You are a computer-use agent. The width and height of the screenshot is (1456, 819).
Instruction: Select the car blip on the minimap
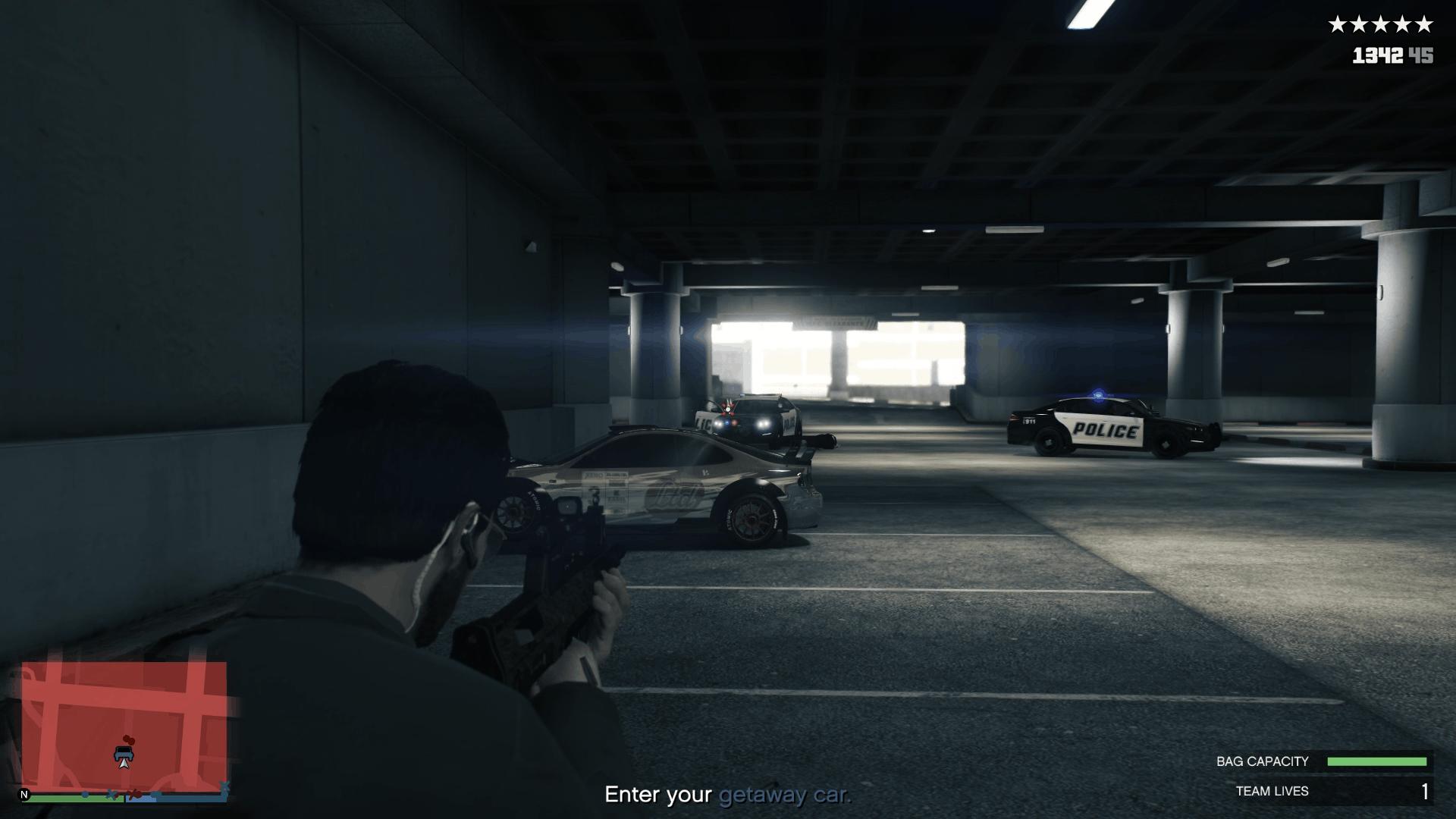(x=124, y=753)
